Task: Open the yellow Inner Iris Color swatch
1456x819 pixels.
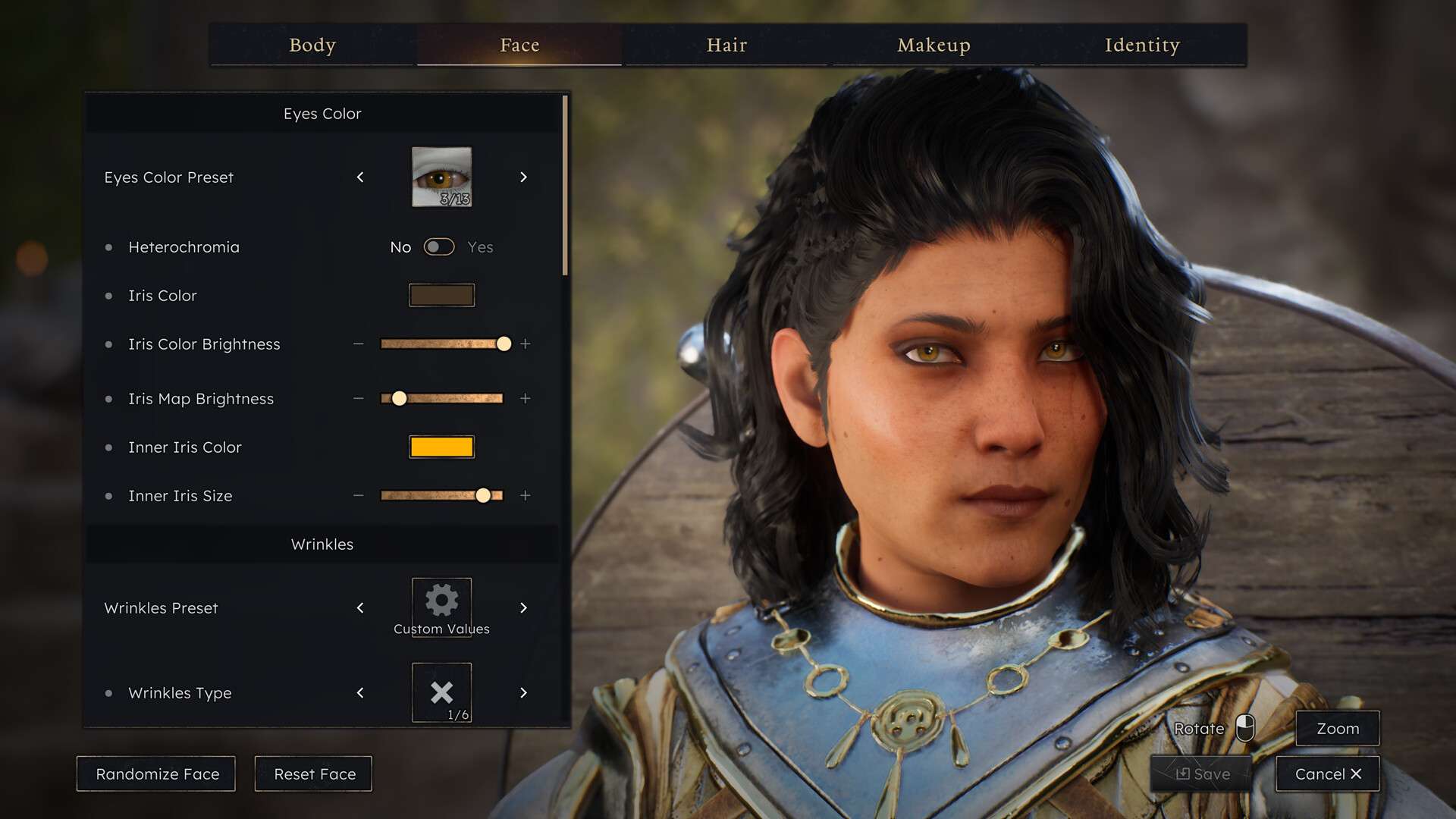Action: tap(441, 447)
